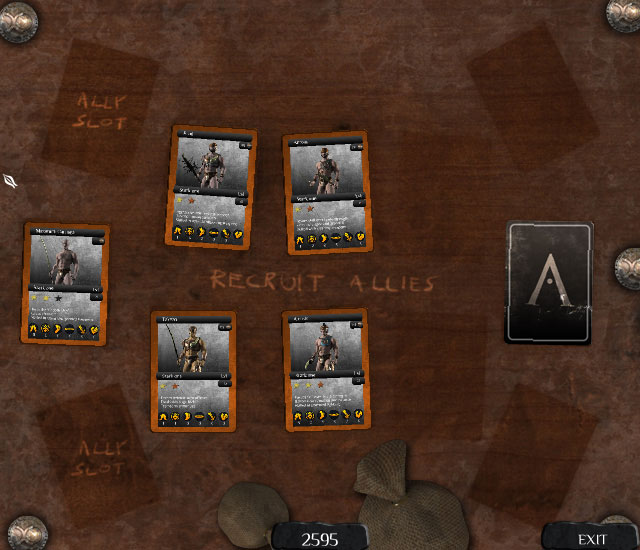Viewport: 640px width, 550px height.
Task: Choose the Tavros ally card with longbow
Action: point(194,370)
